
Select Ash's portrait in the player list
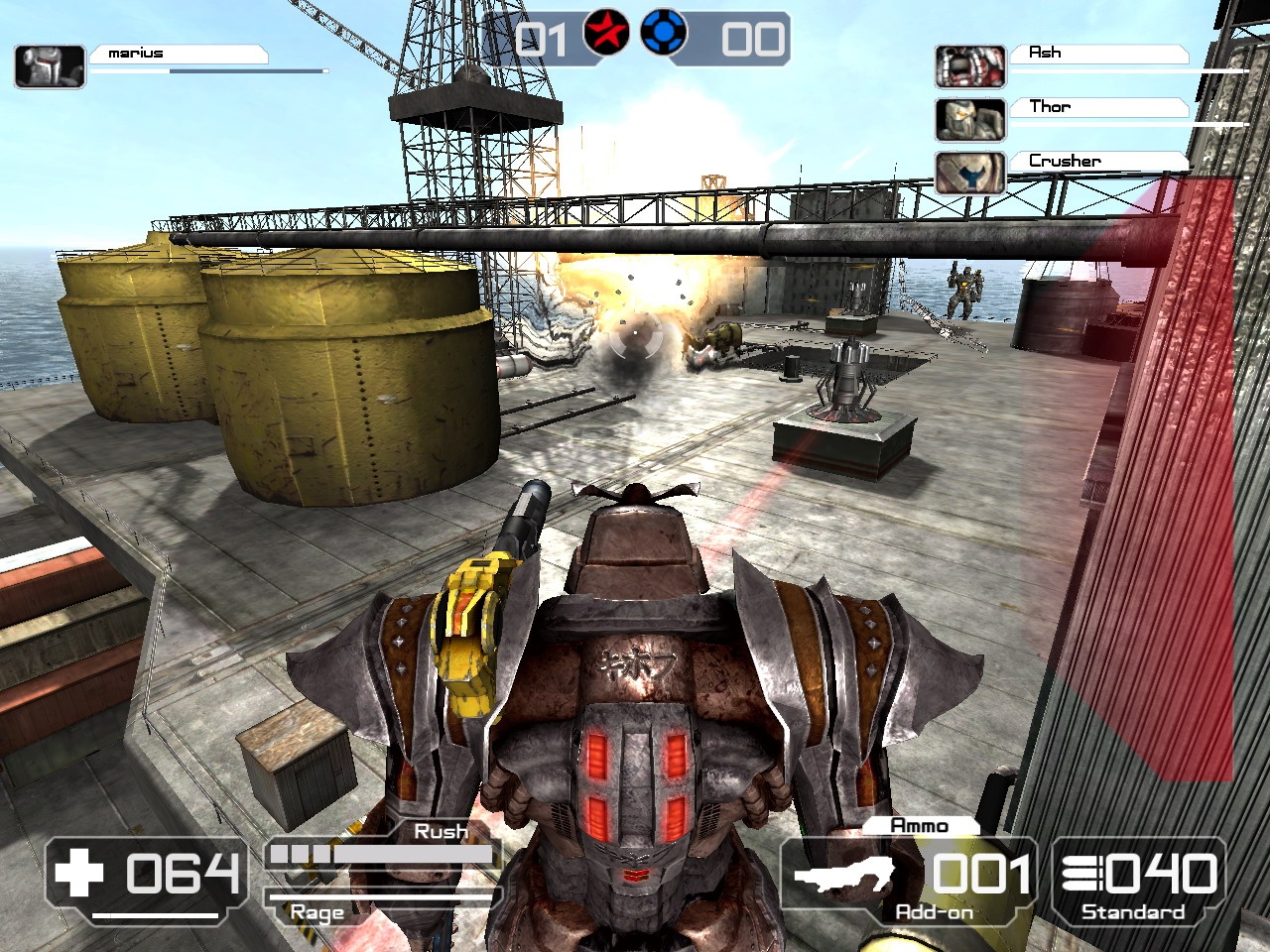[x=970, y=66]
